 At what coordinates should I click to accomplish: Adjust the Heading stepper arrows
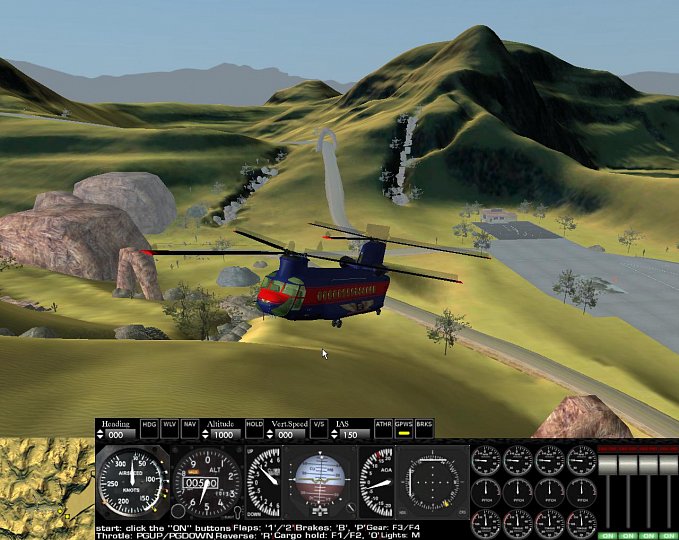point(100,435)
